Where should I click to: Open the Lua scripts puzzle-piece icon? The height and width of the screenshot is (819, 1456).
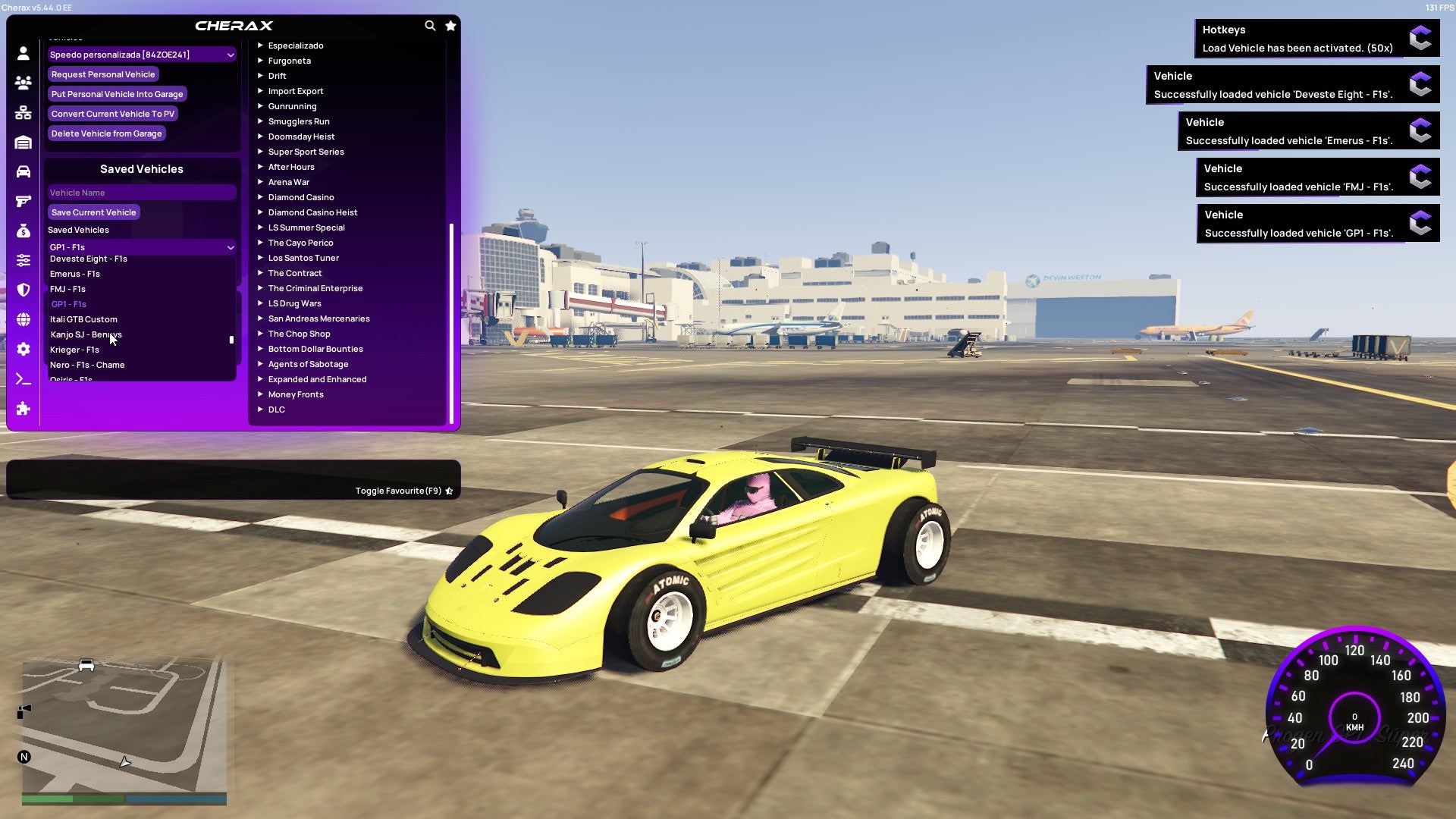point(23,409)
